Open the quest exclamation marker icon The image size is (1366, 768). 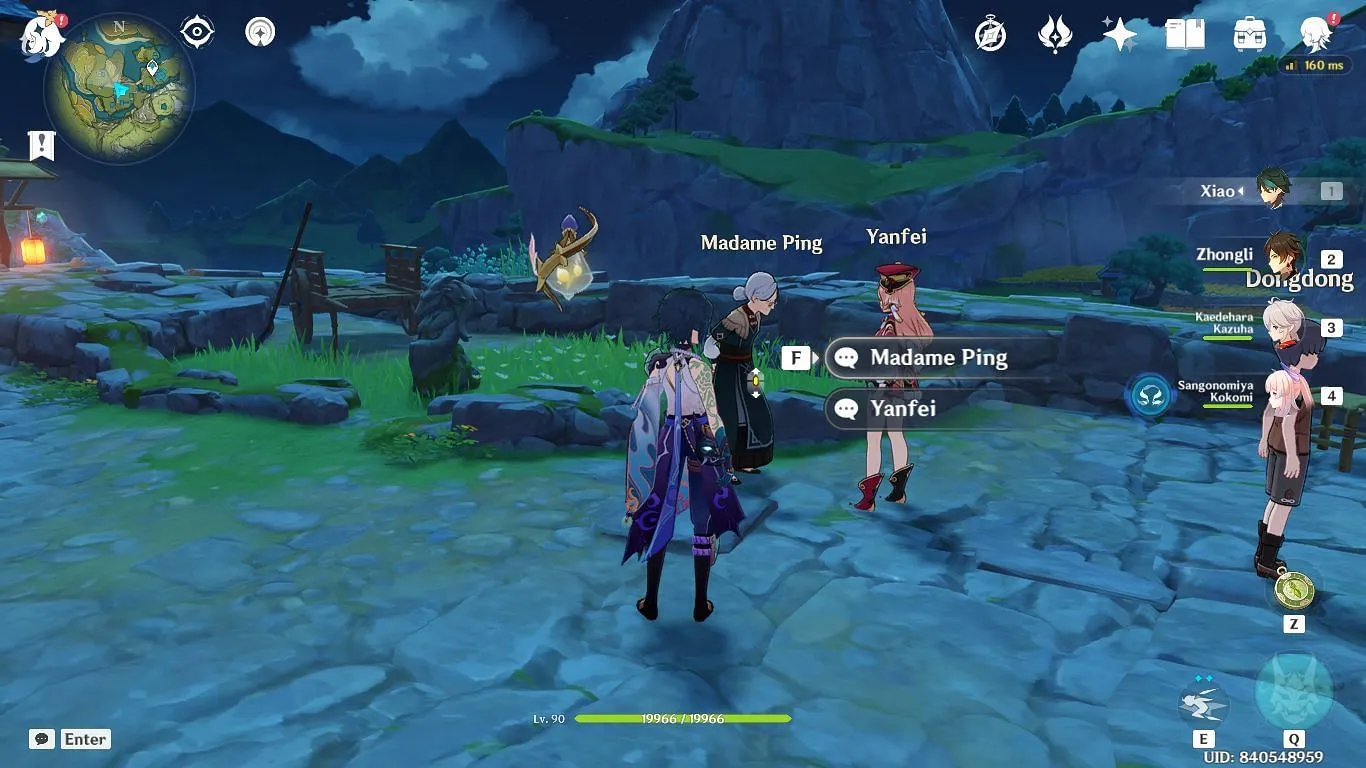tap(41, 145)
